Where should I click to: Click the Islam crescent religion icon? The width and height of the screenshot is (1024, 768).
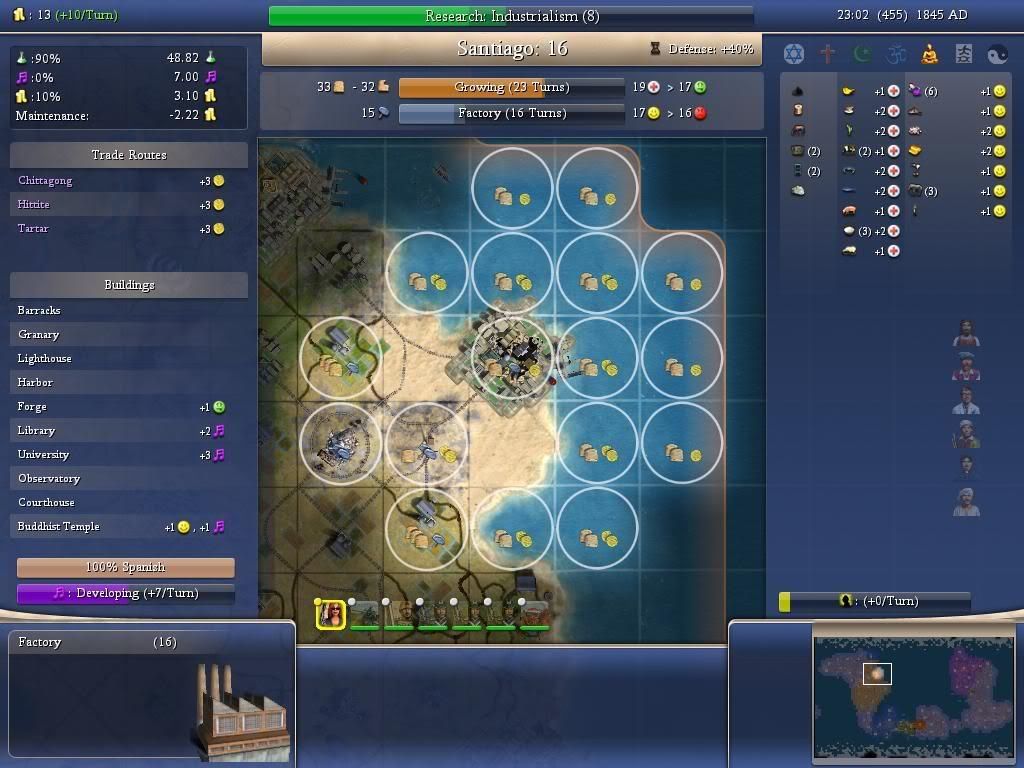862,53
